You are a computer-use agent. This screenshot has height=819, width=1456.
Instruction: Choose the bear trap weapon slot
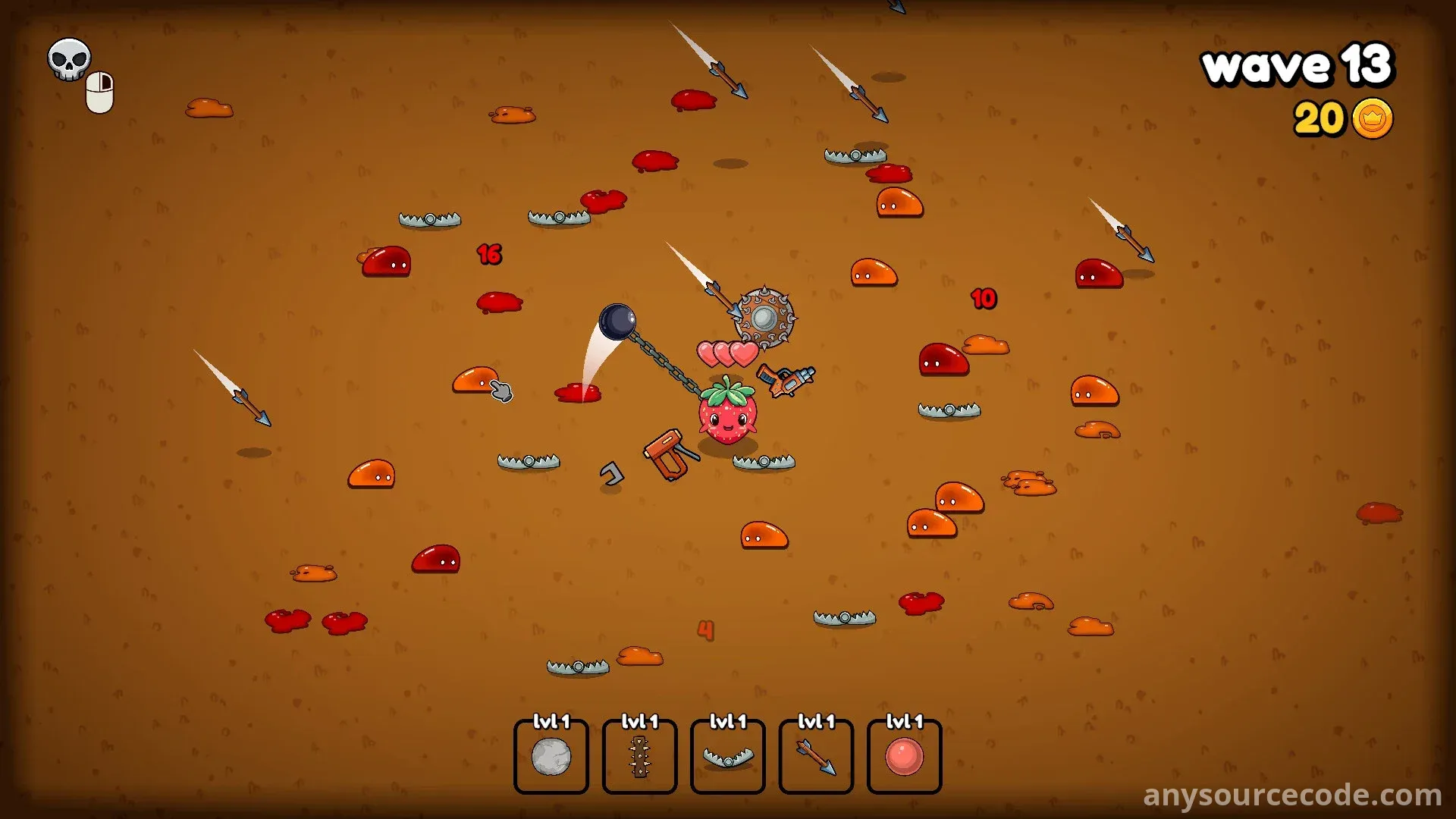[x=728, y=757]
